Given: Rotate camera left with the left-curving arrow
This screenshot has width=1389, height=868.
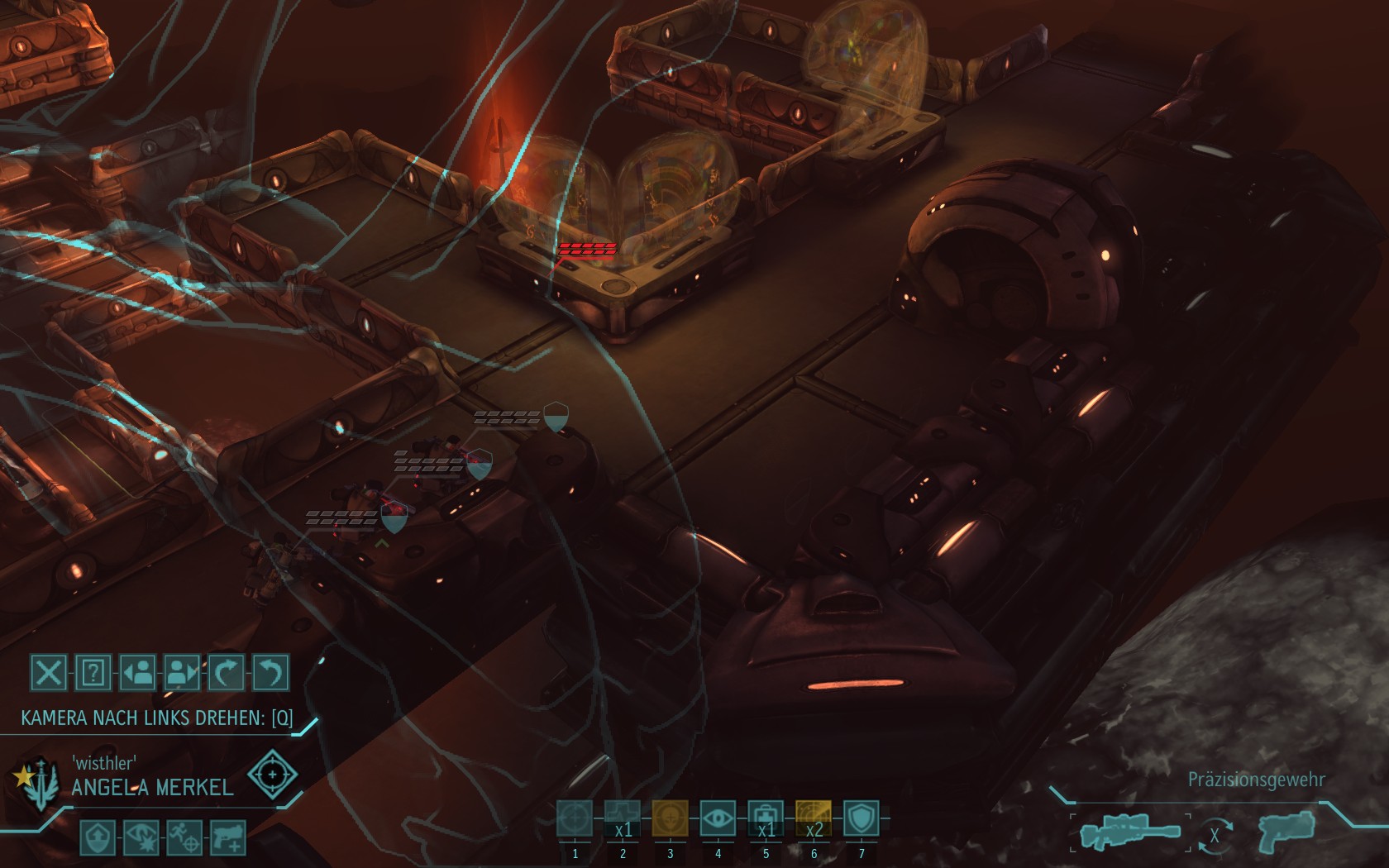Looking at the screenshot, I should tap(270, 673).
